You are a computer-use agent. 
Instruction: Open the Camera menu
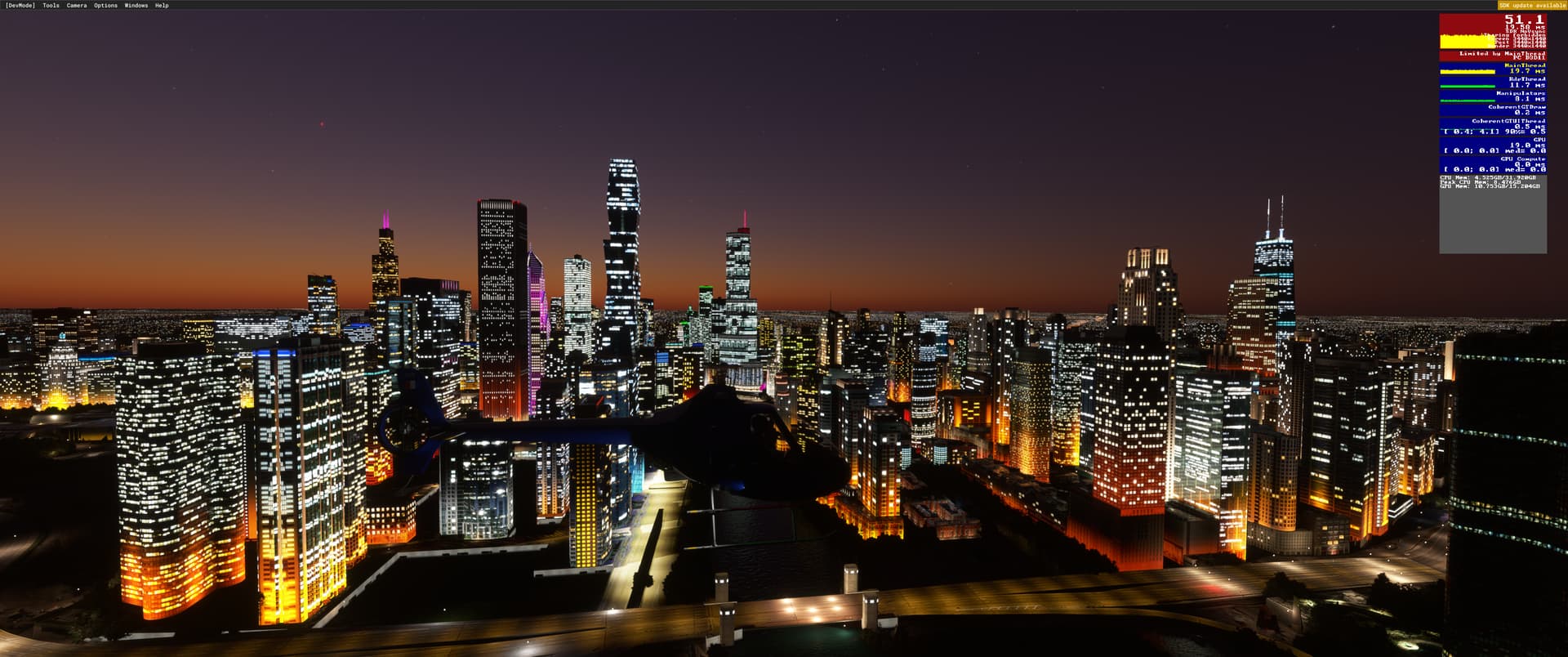(x=75, y=5)
